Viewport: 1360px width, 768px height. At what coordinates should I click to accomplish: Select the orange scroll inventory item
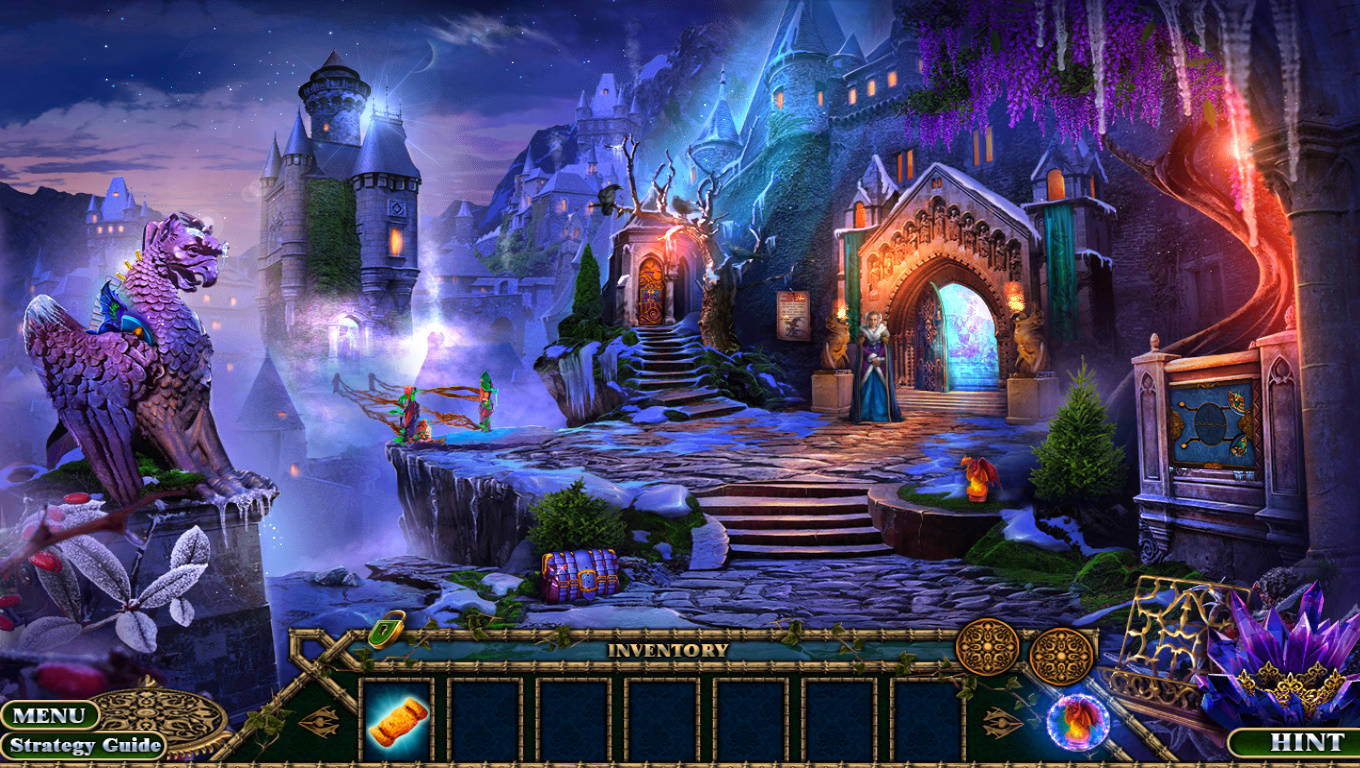tap(397, 721)
